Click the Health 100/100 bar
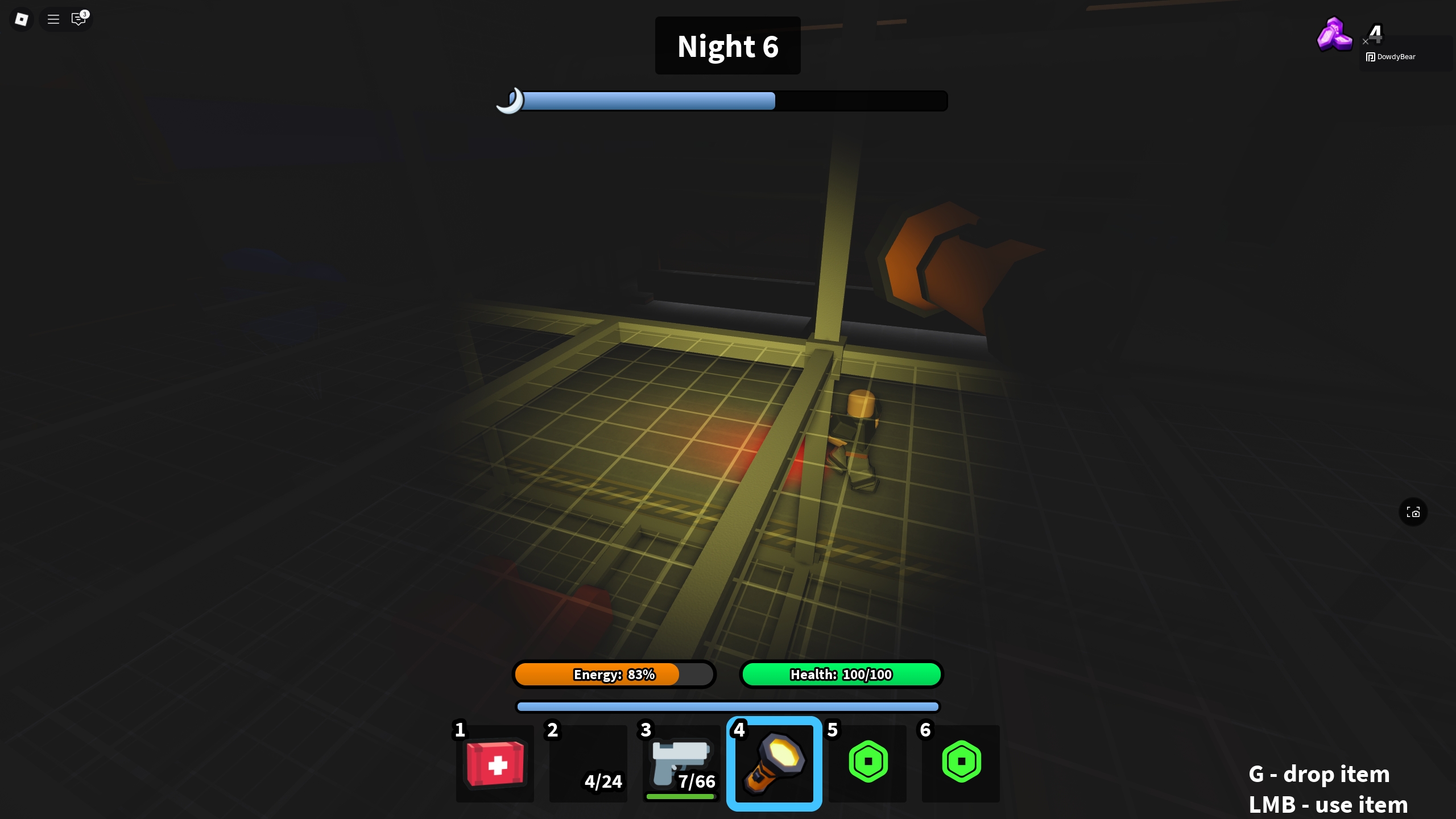 click(841, 675)
